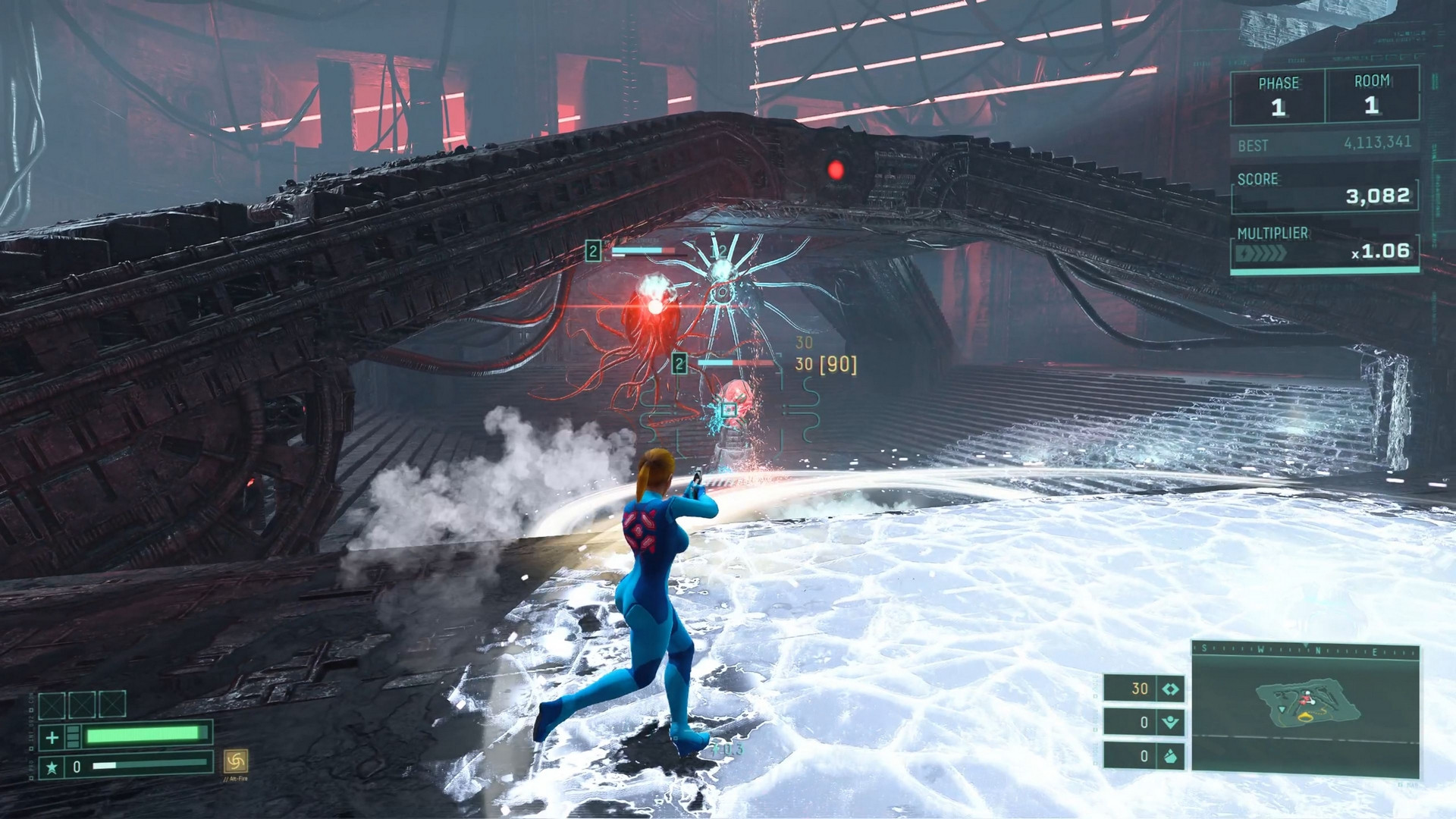Select the gem pickup icon next to the zero
1456x819 pixels.
tap(1169, 757)
